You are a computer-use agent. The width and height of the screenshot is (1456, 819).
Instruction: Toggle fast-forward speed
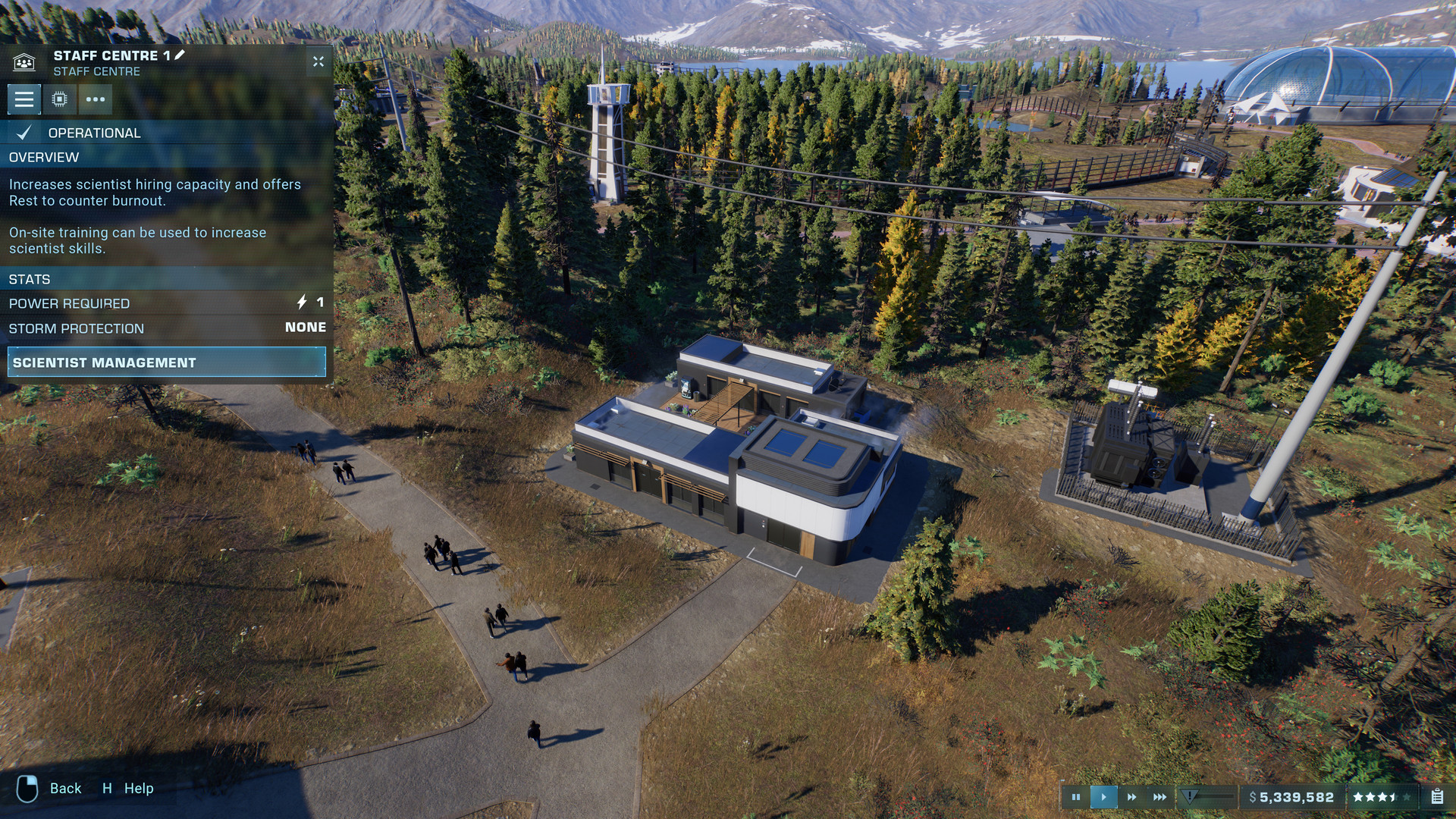tap(1130, 796)
